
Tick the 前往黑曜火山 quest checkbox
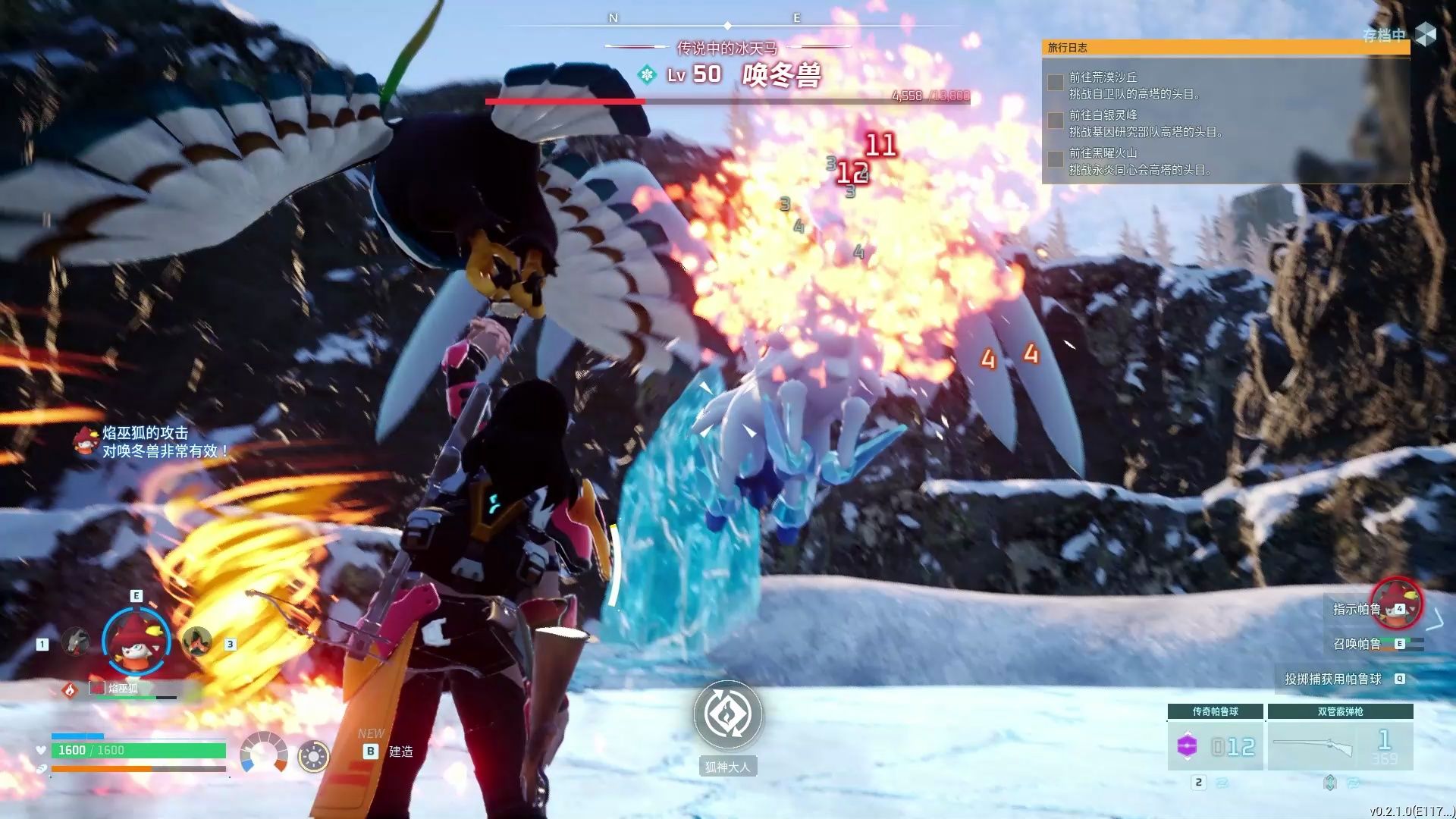pyautogui.click(x=1055, y=158)
